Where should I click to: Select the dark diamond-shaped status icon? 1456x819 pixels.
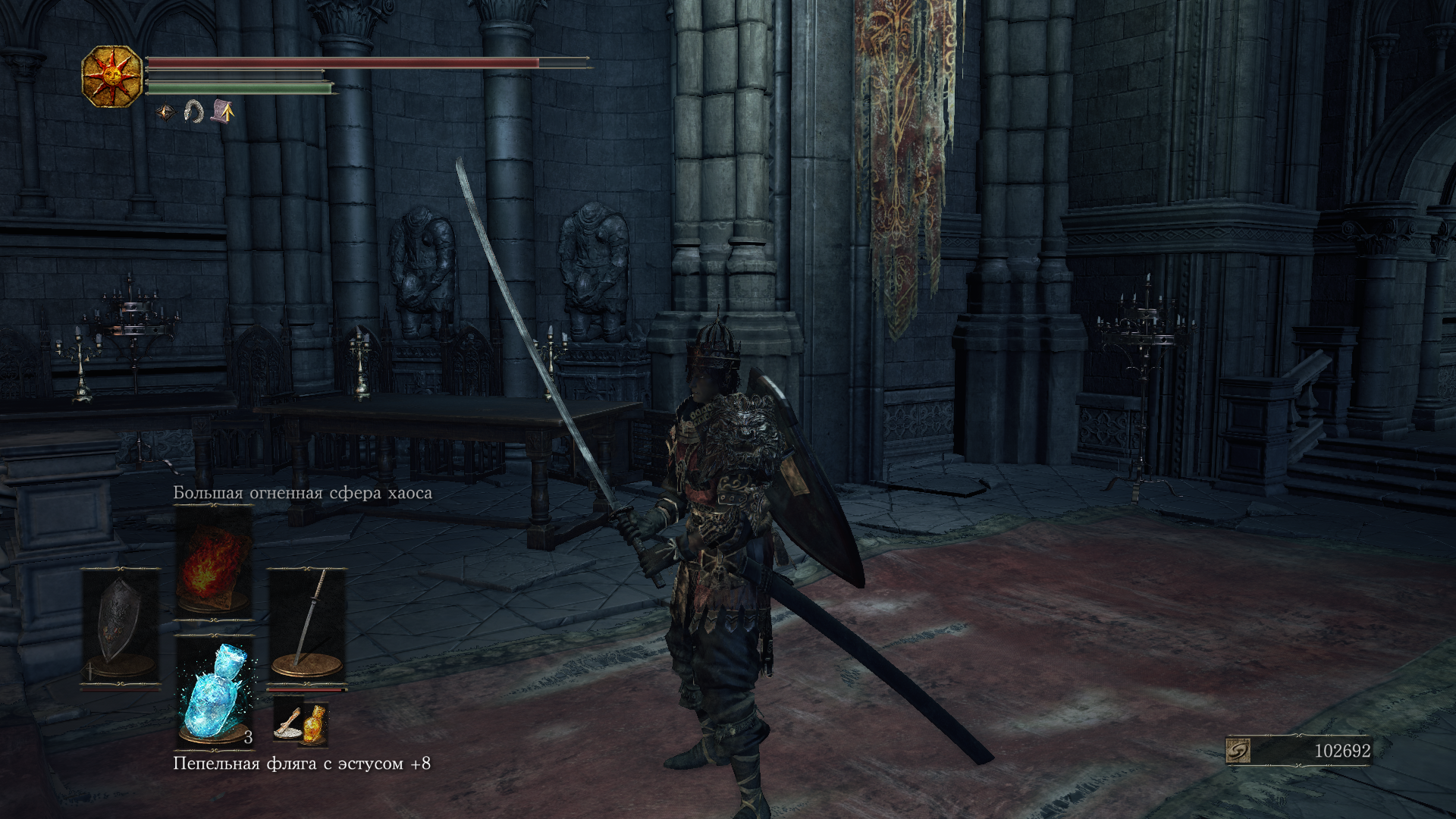coord(165,113)
